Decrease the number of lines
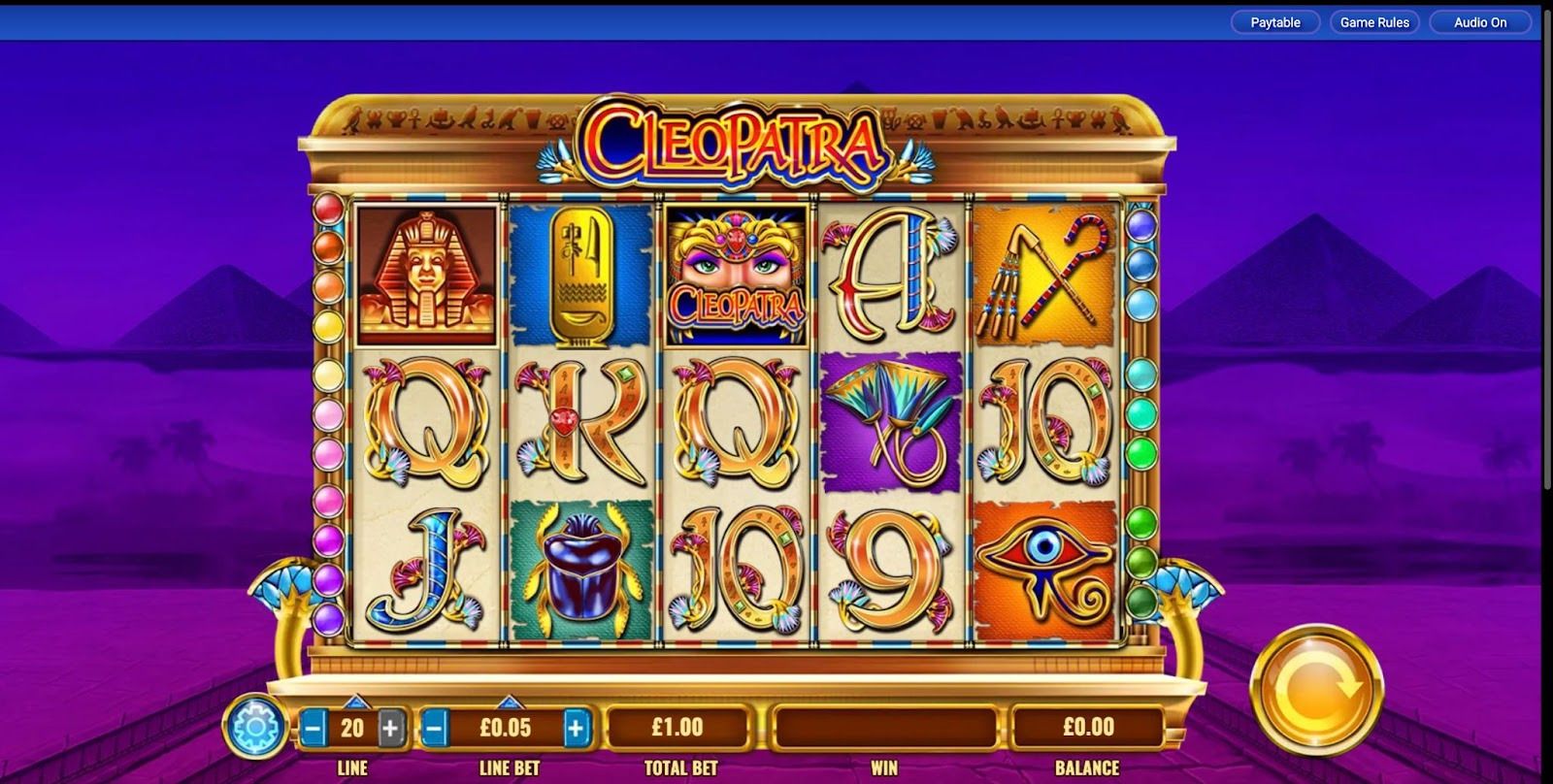 (x=314, y=727)
